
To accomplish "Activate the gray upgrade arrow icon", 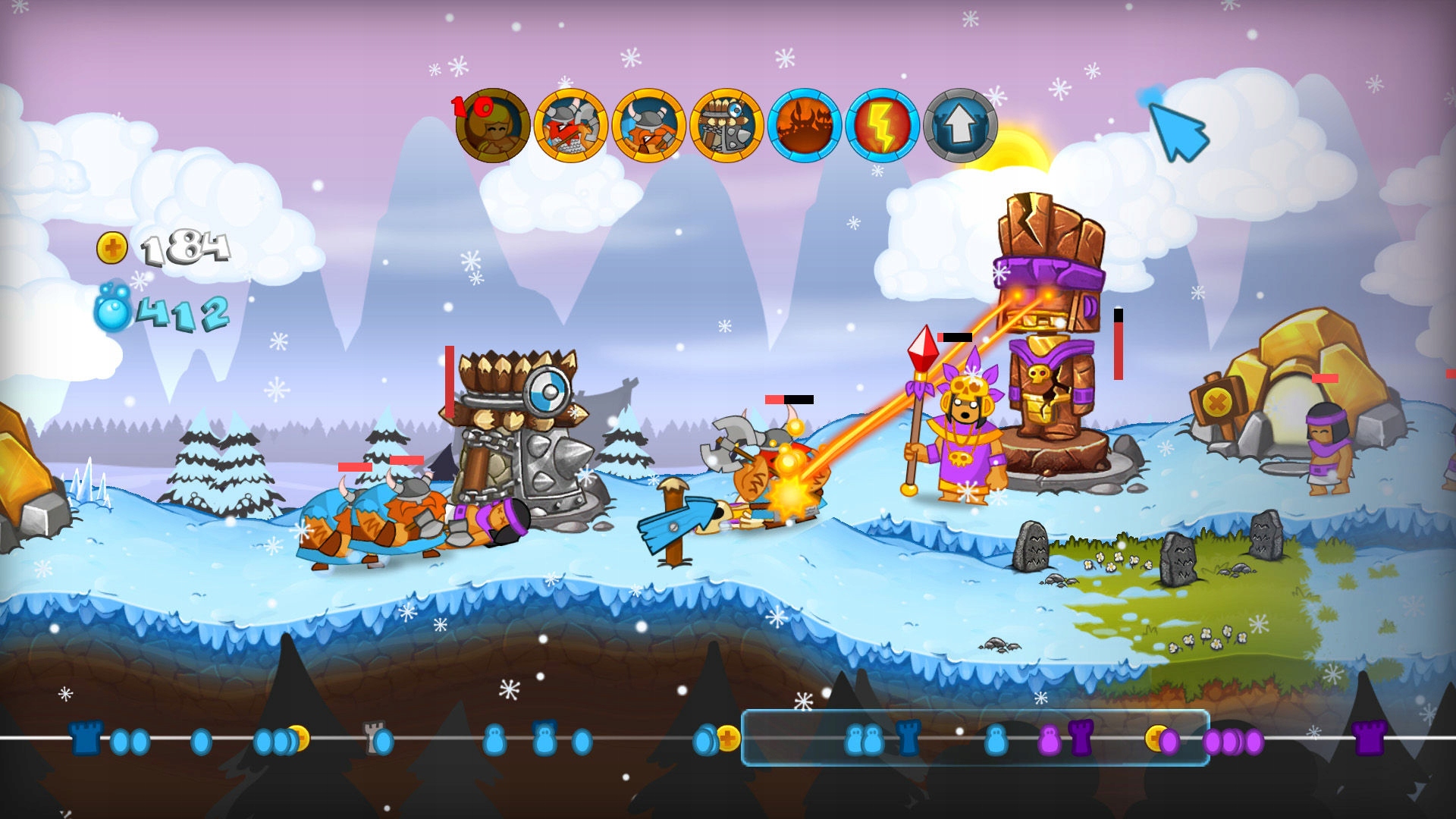I will 962,127.
